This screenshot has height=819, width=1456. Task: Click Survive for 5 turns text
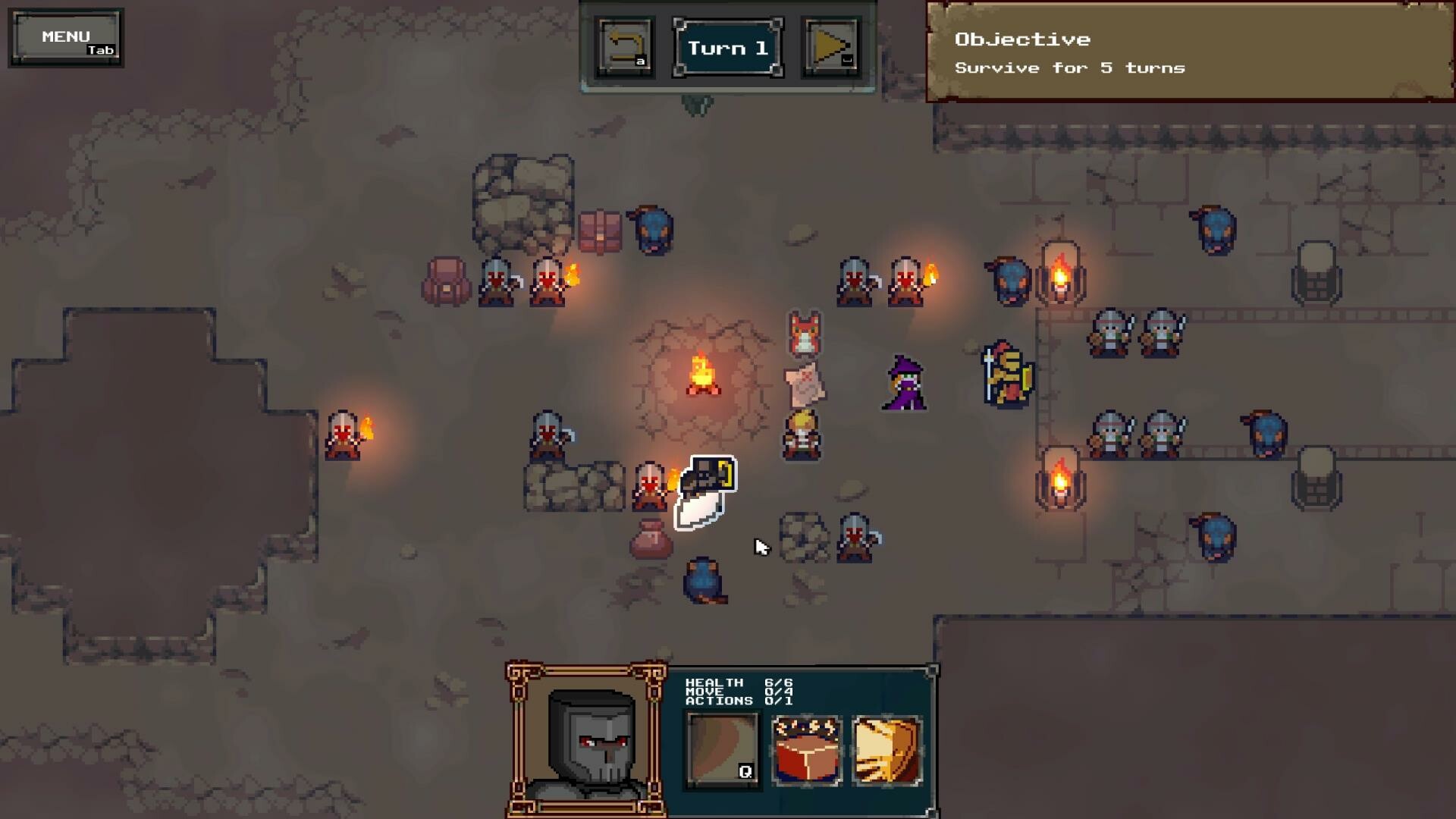tap(1069, 67)
